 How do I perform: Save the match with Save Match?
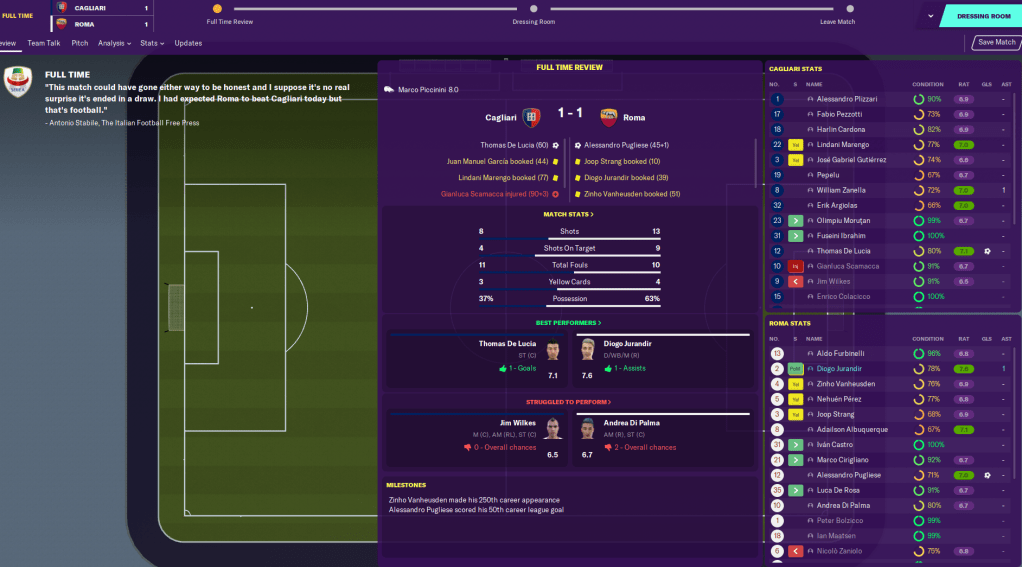(996, 43)
